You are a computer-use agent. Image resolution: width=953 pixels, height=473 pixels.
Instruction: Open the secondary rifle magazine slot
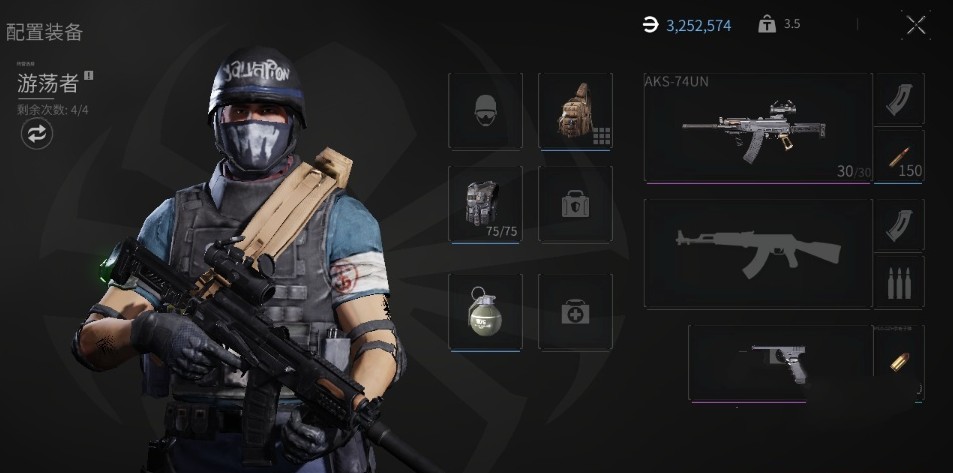point(899,224)
